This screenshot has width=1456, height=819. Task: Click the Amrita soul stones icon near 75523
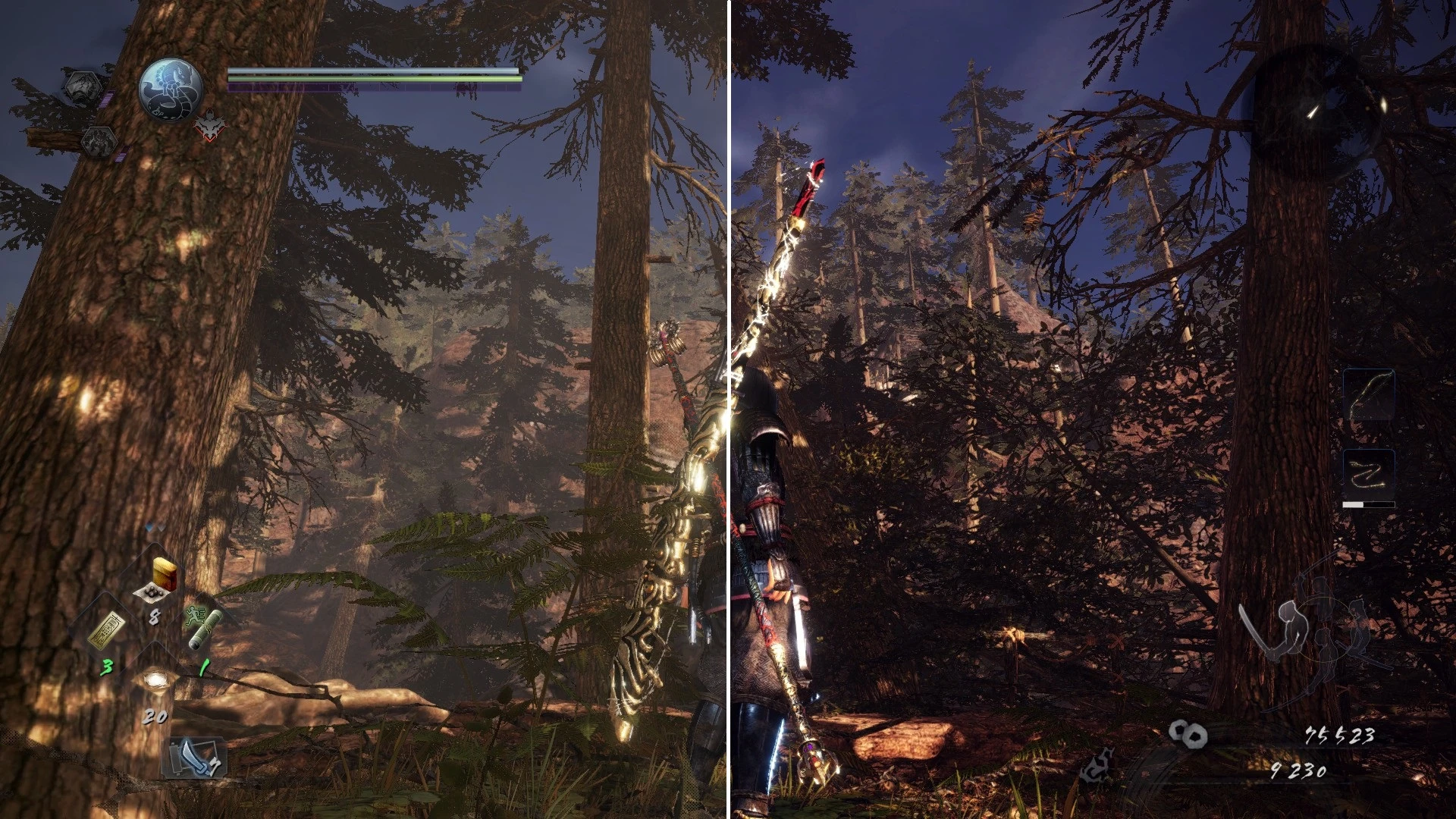click(x=1188, y=735)
